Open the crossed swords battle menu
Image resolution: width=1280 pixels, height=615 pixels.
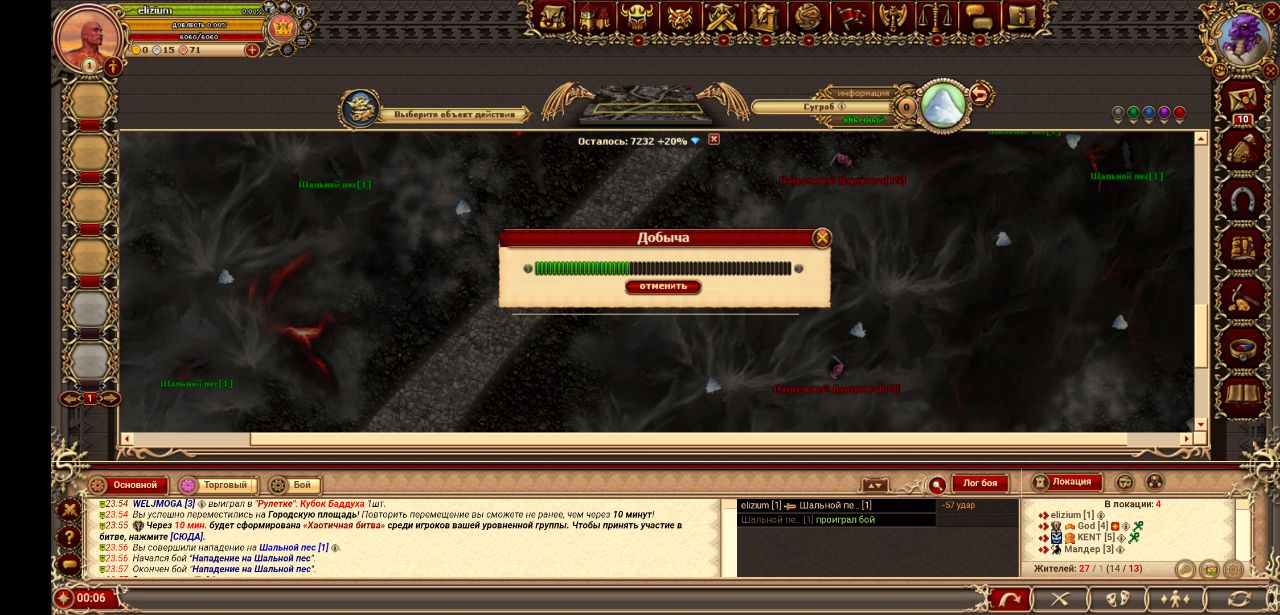point(721,17)
